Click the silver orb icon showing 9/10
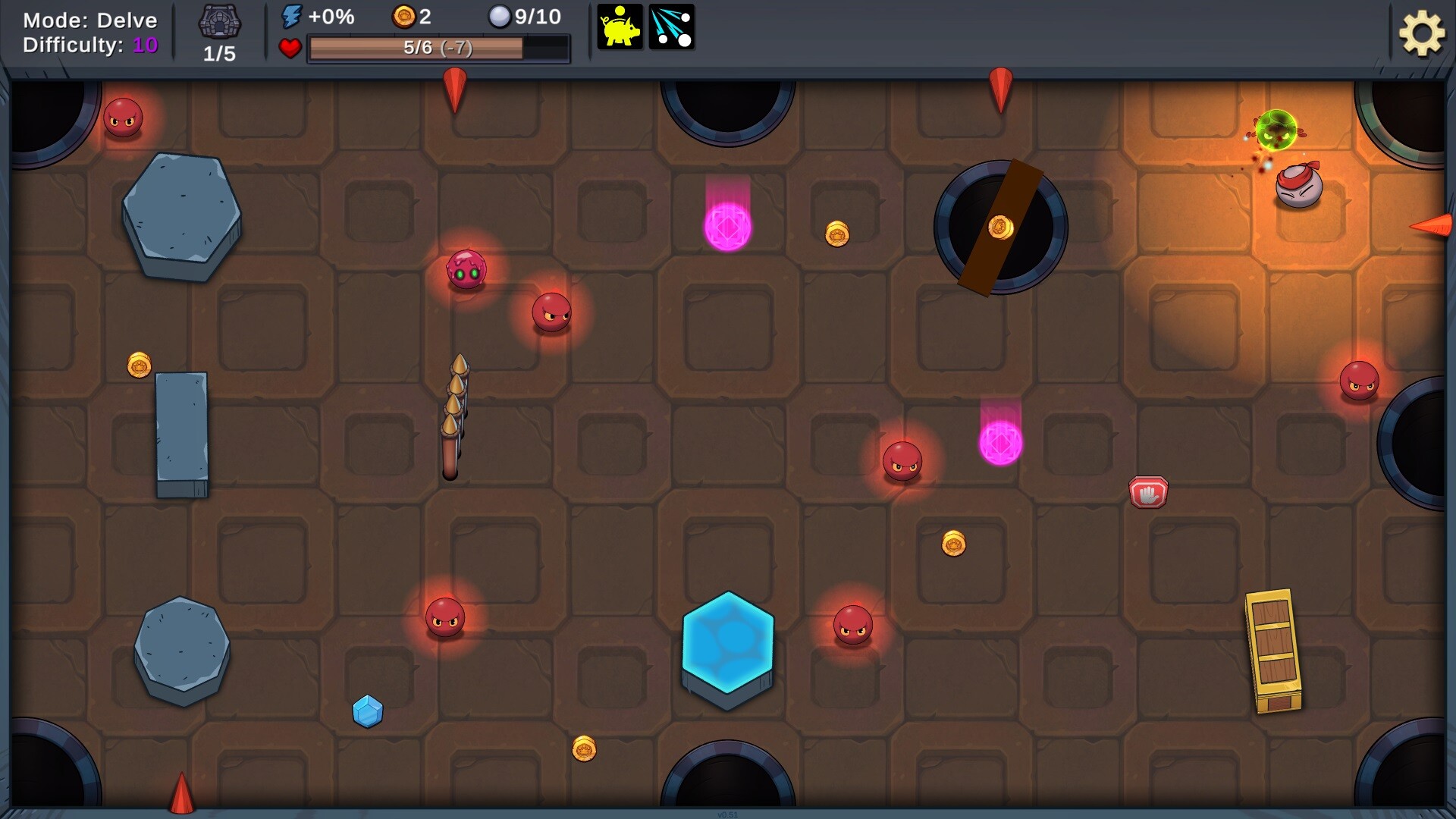Image resolution: width=1456 pixels, height=819 pixels. coord(500,17)
